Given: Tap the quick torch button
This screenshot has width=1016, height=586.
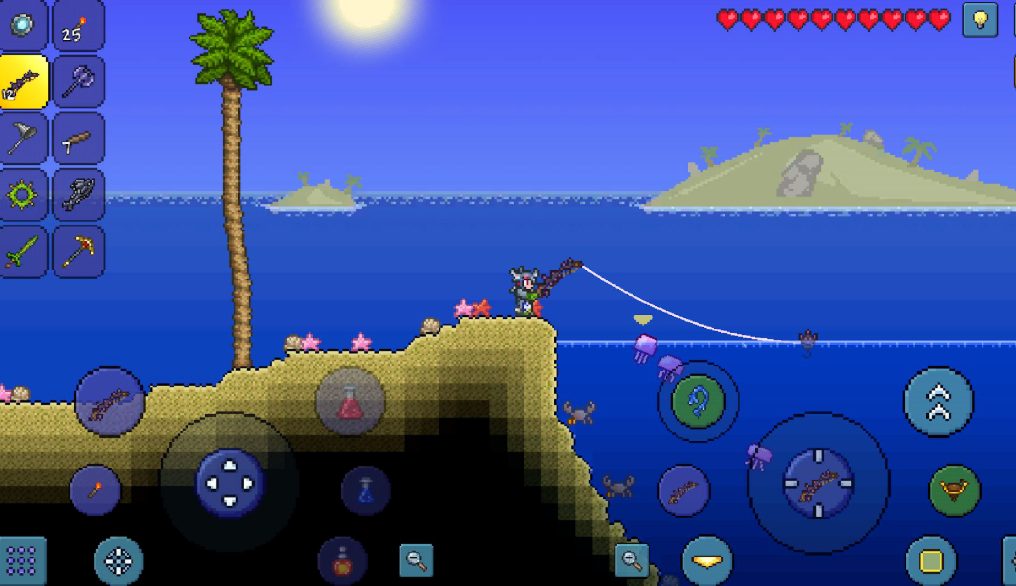Looking at the screenshot, I should click(95, 490).
